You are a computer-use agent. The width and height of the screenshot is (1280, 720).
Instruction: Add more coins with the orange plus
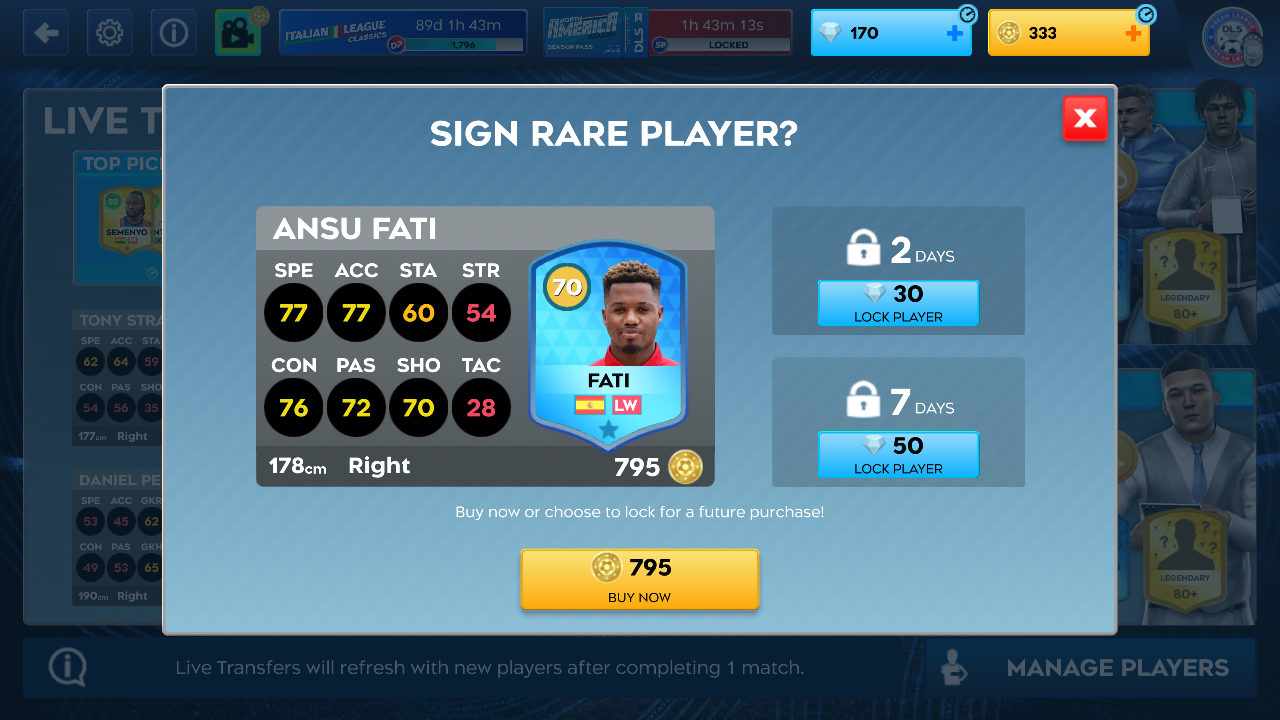[1133, 33]
